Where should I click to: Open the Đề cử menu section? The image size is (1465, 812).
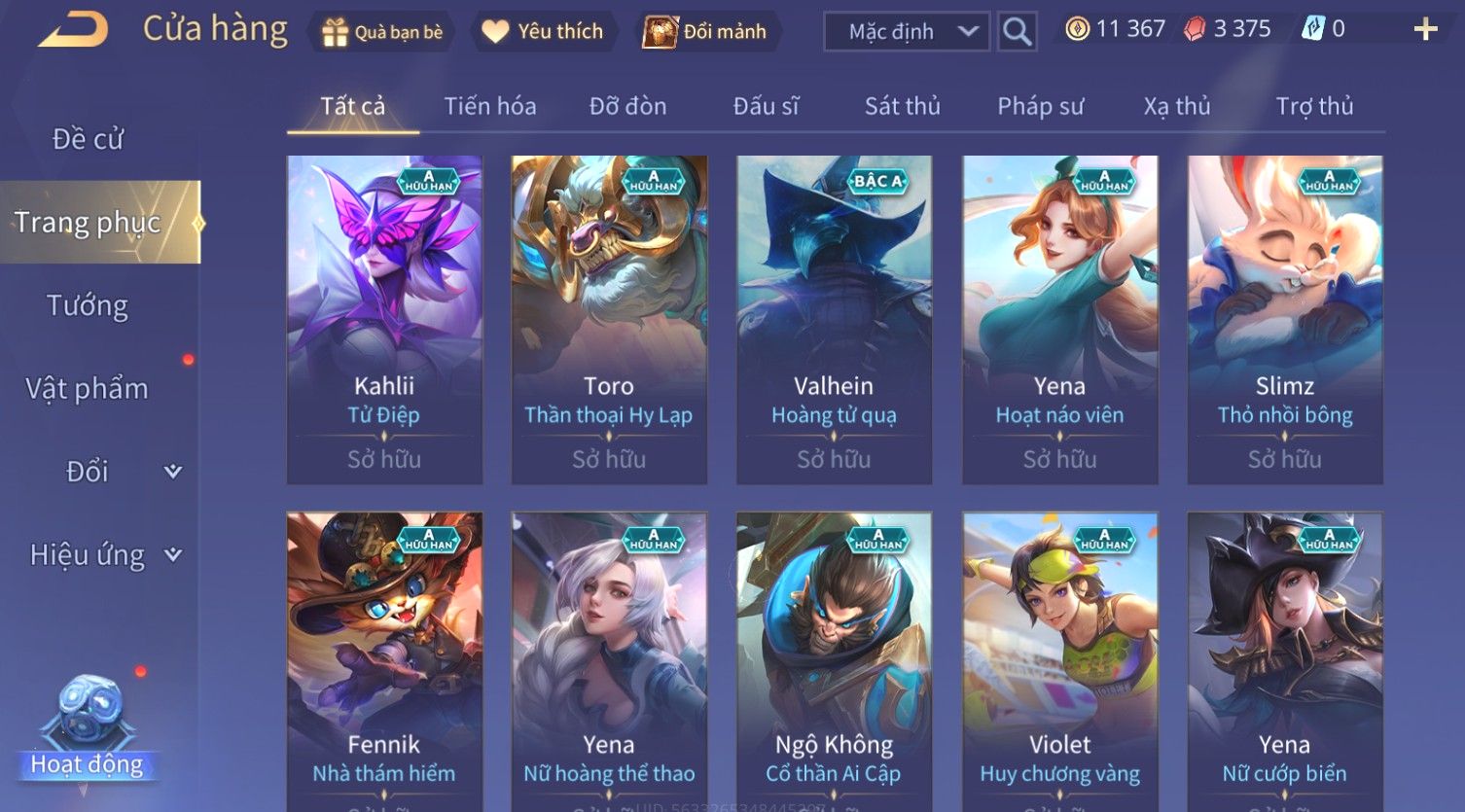(88, 139)
